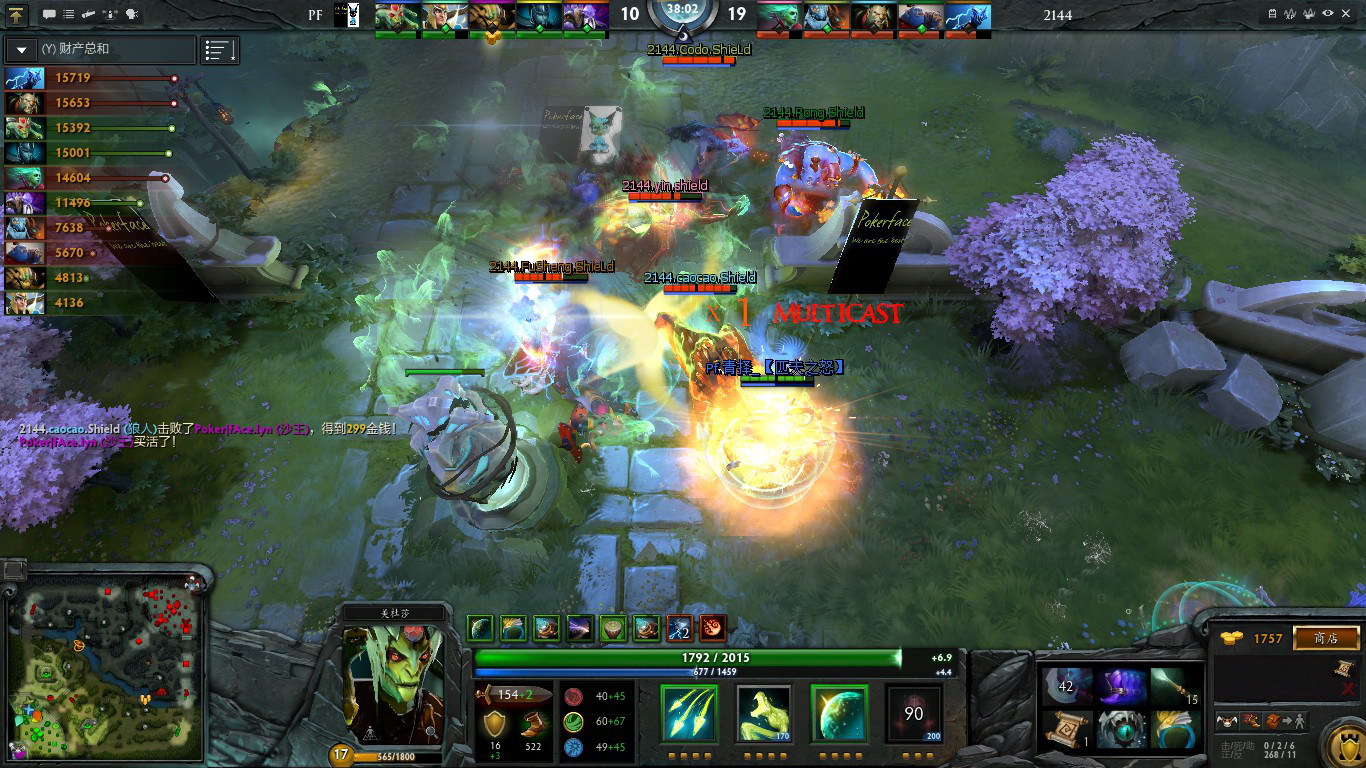Activate Medusa's Split Shot ability
The width and height of the screenshot is (1366, 768).
pos(689,713)
